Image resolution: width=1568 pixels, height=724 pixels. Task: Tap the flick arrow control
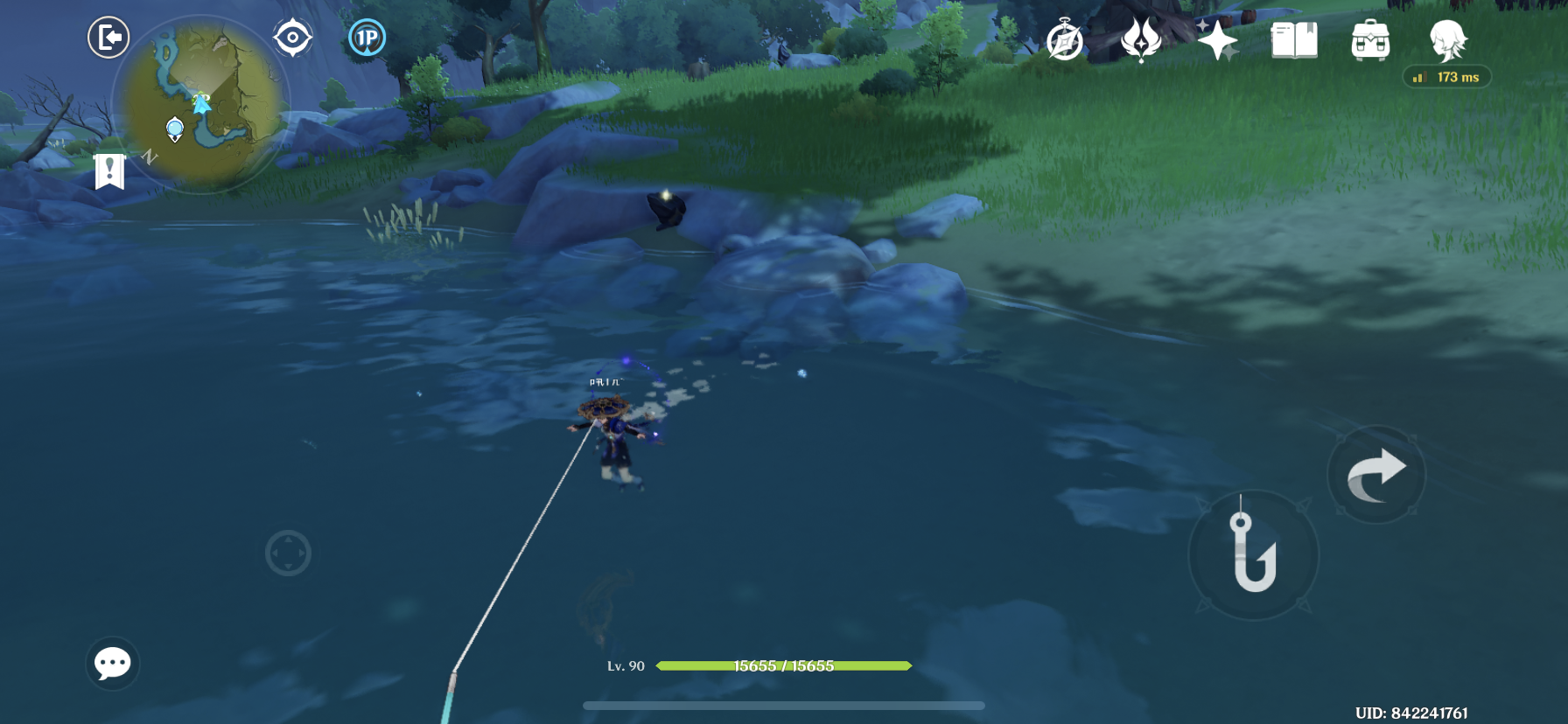click(1375, 473)
